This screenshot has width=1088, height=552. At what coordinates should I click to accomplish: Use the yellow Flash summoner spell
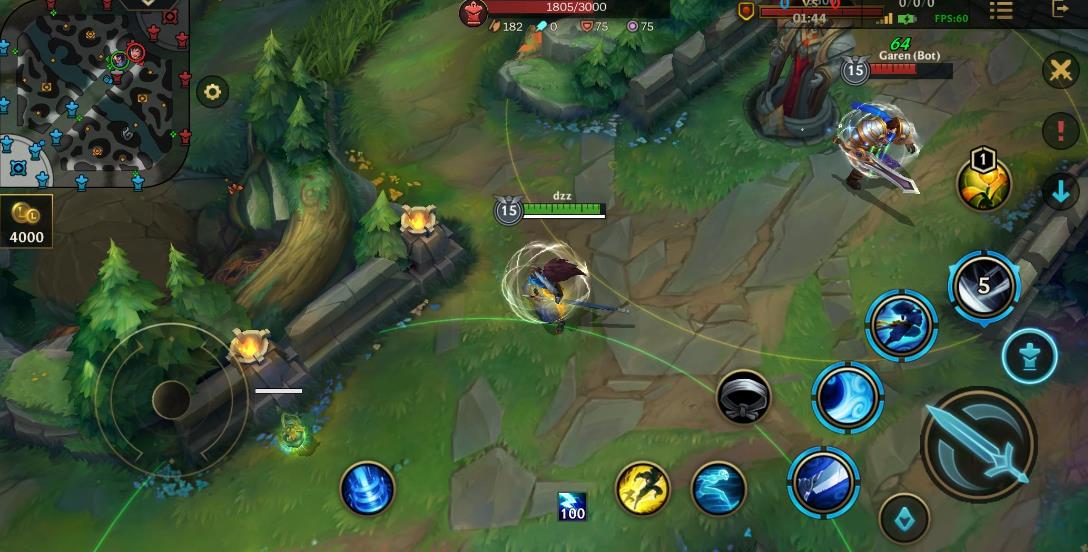[x=642, y=487]
